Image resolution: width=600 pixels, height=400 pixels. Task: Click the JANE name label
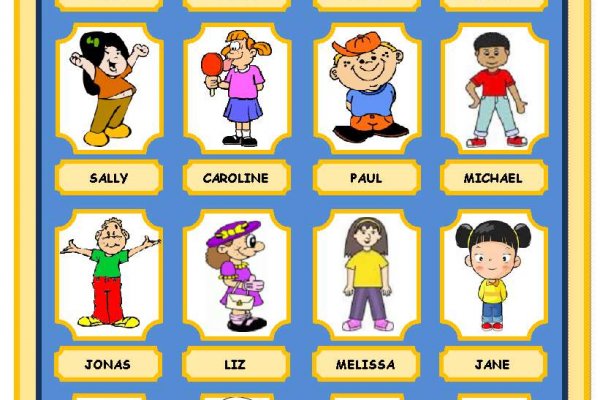pos(493,364)
